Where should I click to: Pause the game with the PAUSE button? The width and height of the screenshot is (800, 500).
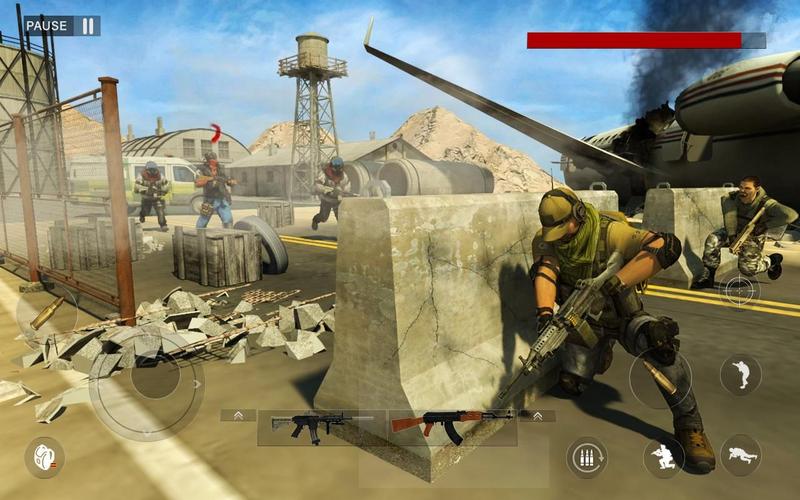(x=62, y=26)
